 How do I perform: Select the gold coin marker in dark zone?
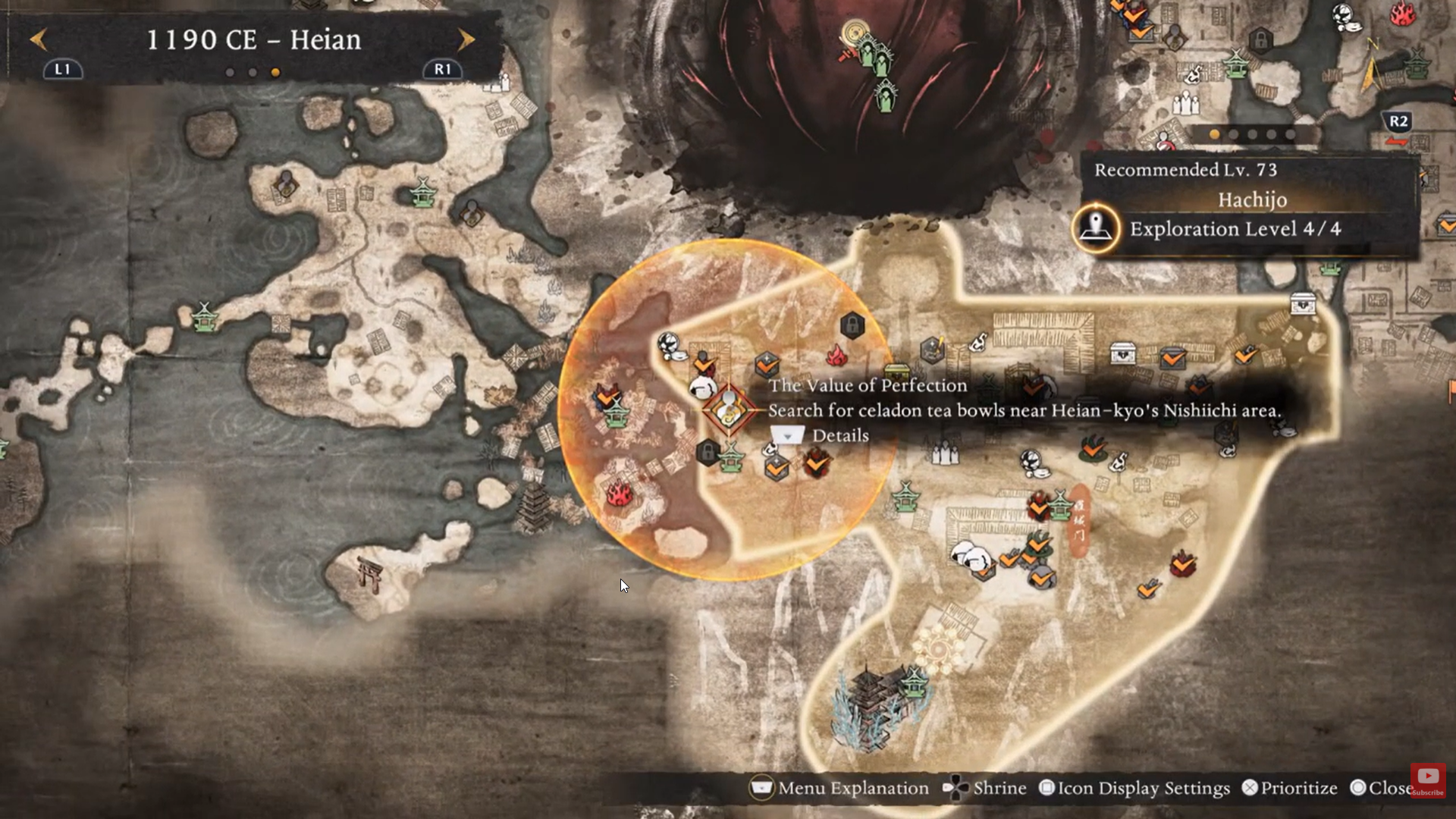click(855, 33)
